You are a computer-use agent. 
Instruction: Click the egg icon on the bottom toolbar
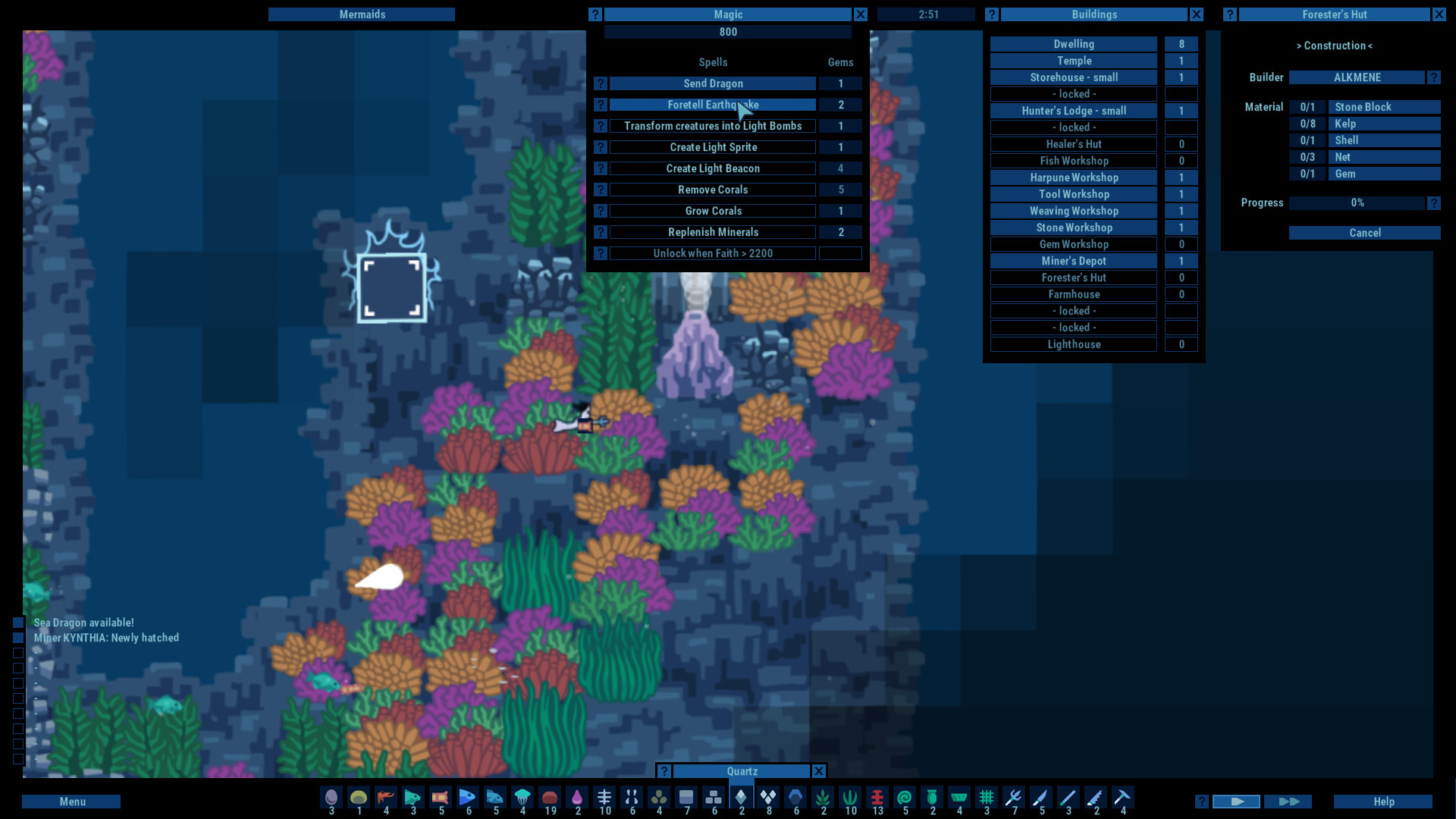point(330,799)
